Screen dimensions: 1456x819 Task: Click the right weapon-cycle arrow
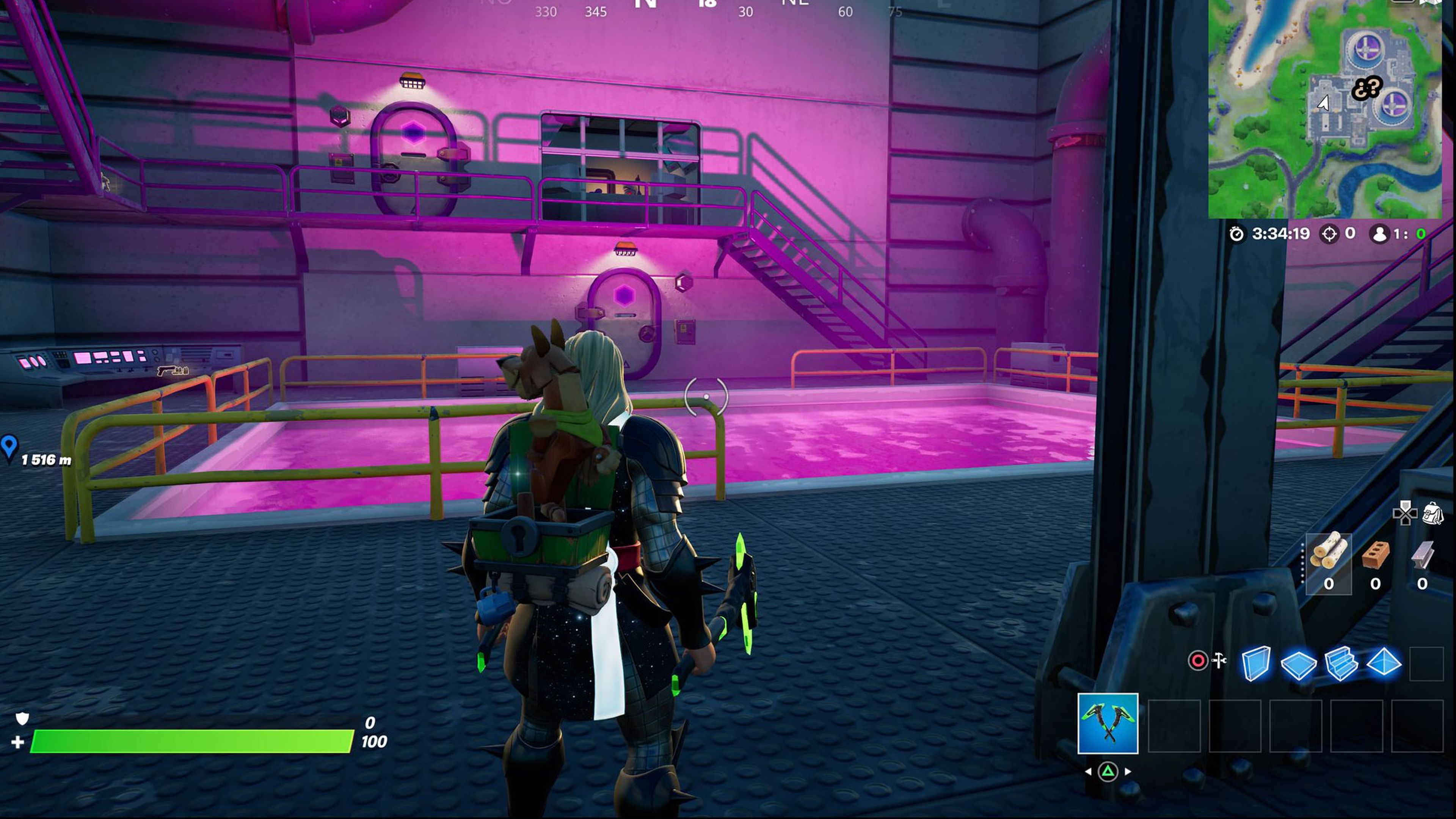(x=1128, y=772)
